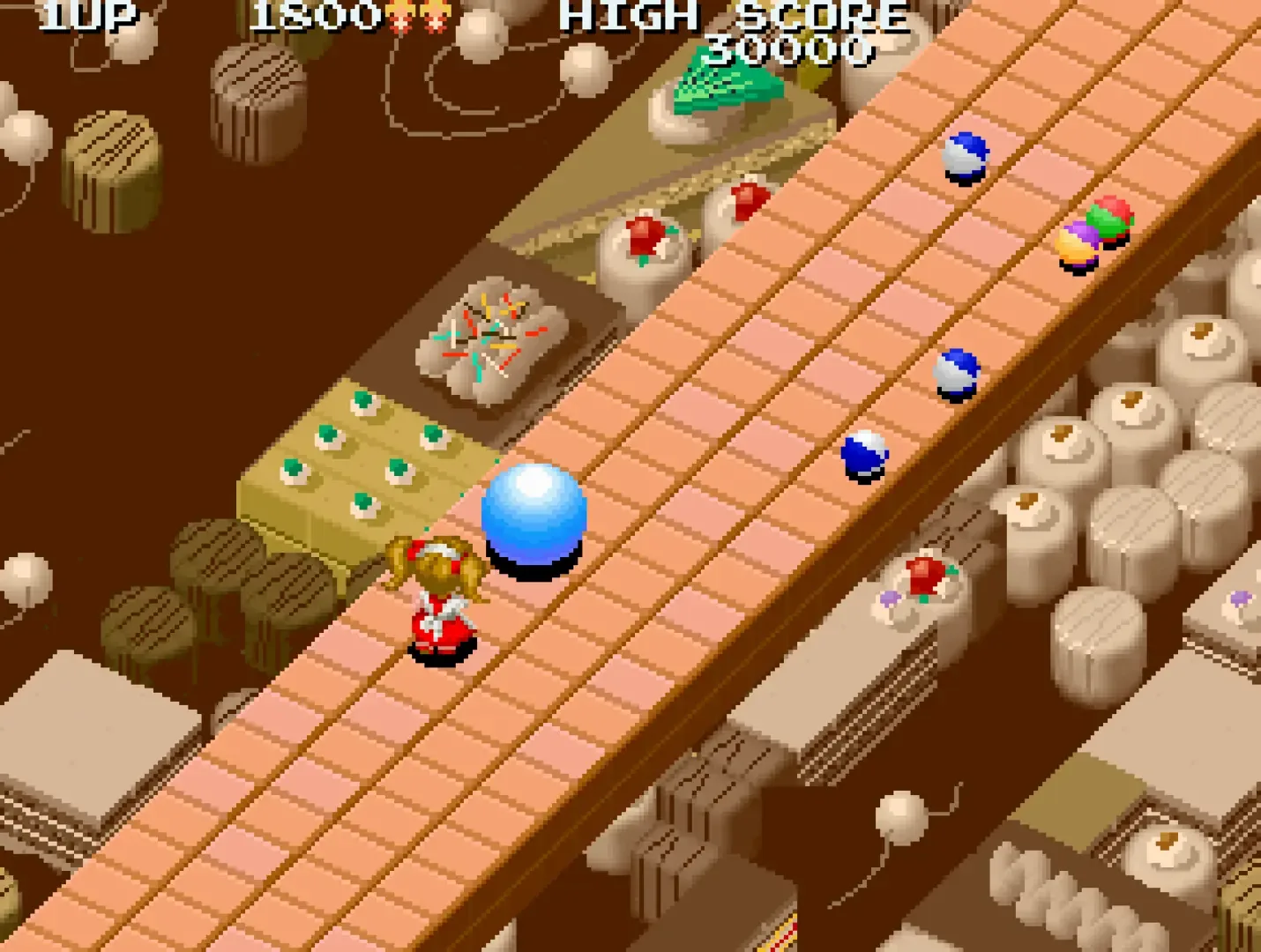1261x952 pixels.
Task: Select the blue ball rolling near the path edge
Action: point(955,375)
